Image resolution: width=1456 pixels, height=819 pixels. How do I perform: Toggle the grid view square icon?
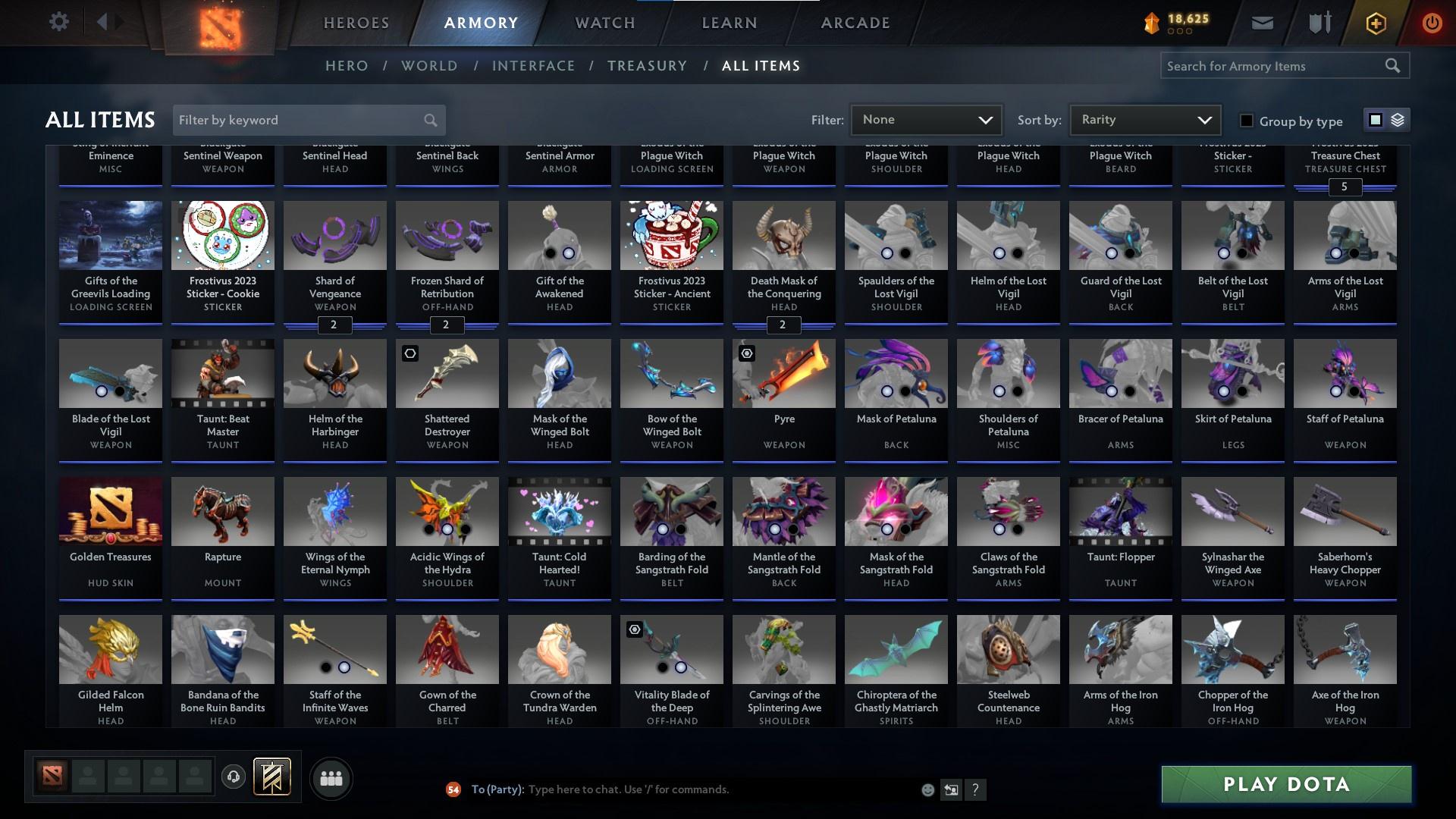click(x=1375, y=119)
